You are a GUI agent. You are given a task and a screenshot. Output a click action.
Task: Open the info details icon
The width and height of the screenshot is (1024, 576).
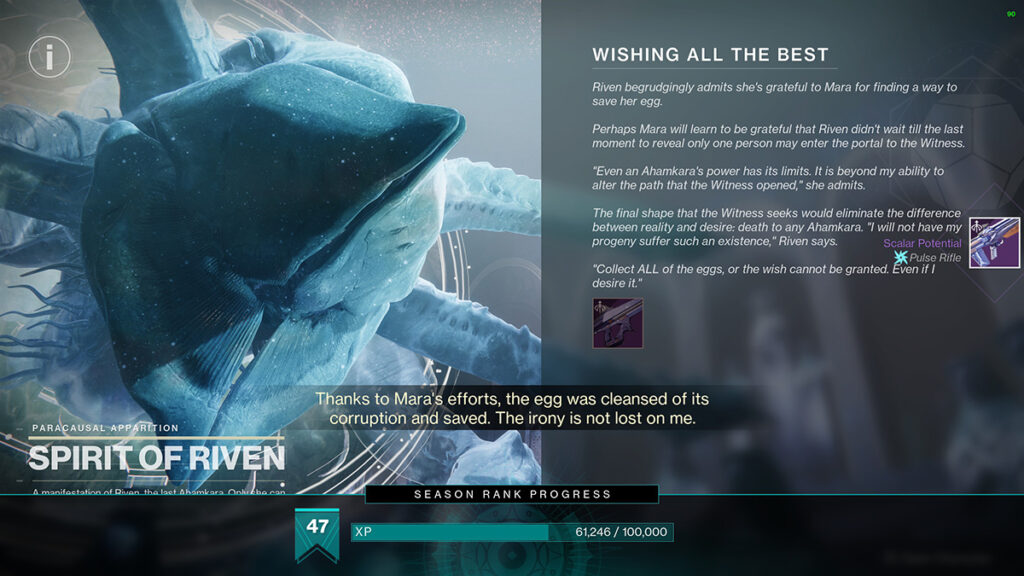[48, 56]
